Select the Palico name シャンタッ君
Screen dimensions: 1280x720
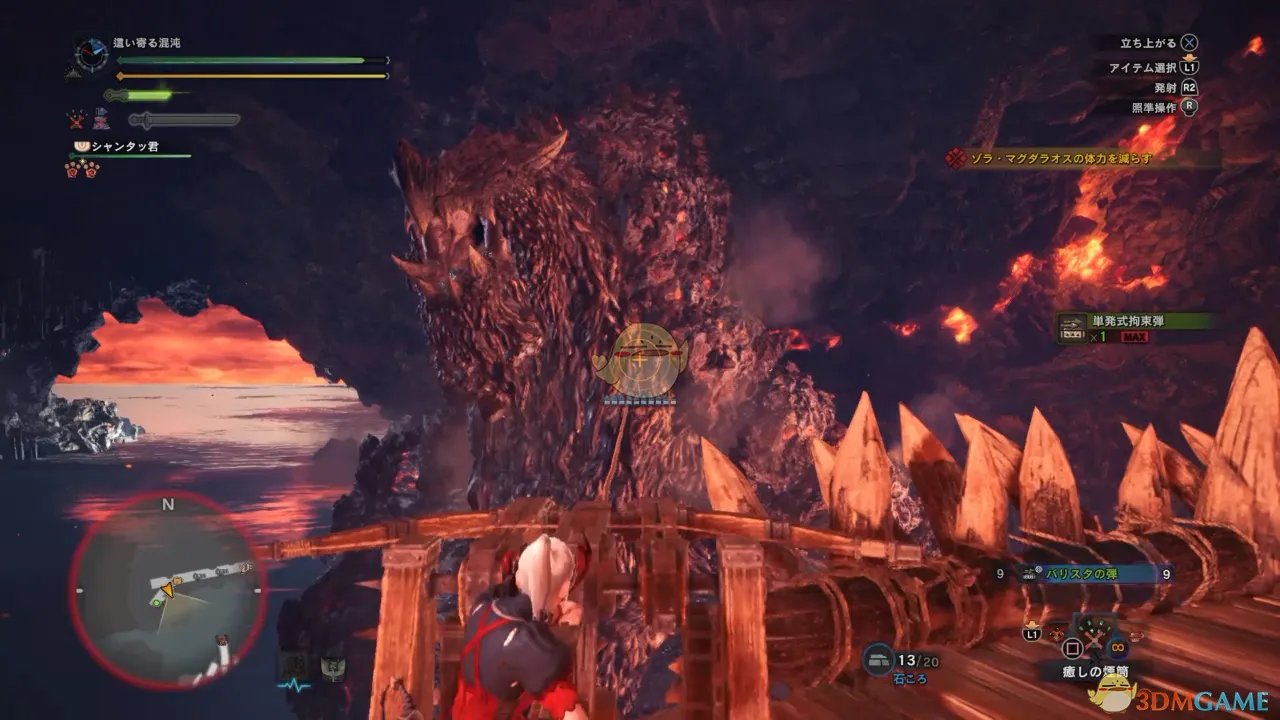point(123,147)
